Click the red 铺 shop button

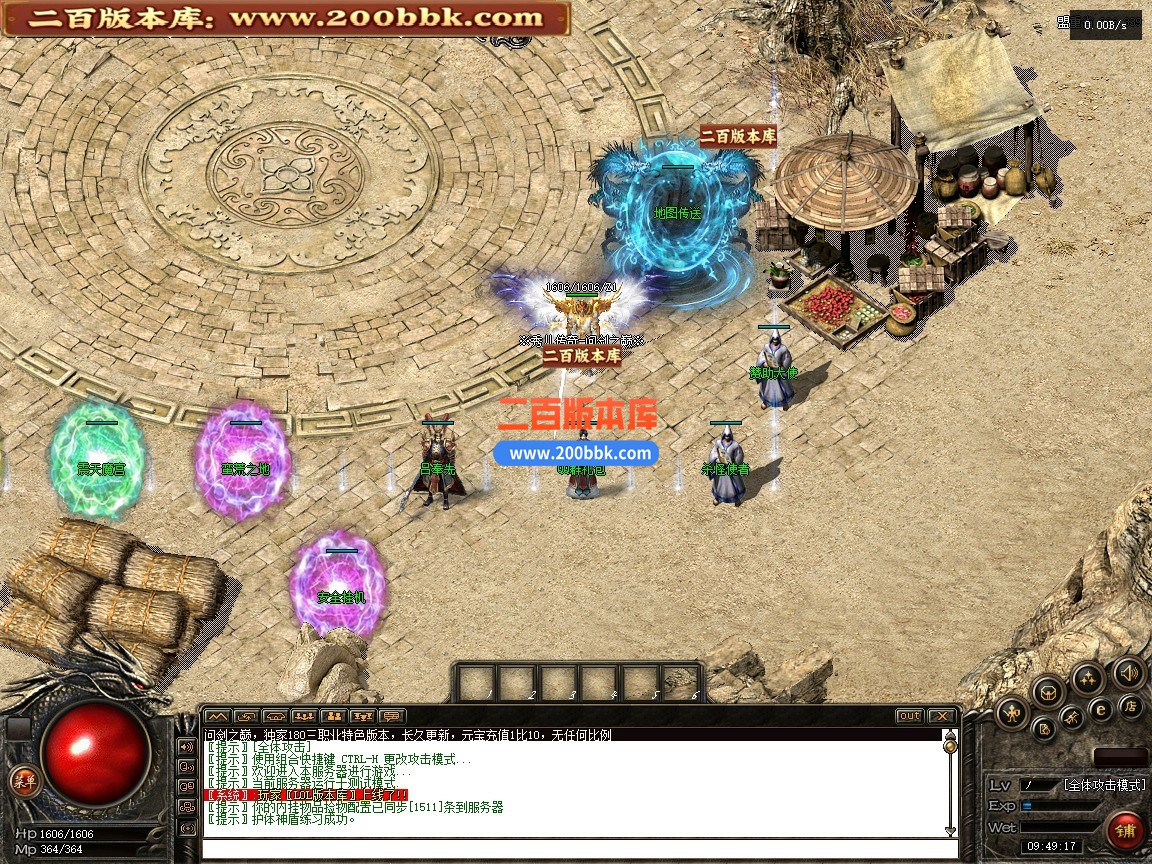click(x=1126, y=830)
